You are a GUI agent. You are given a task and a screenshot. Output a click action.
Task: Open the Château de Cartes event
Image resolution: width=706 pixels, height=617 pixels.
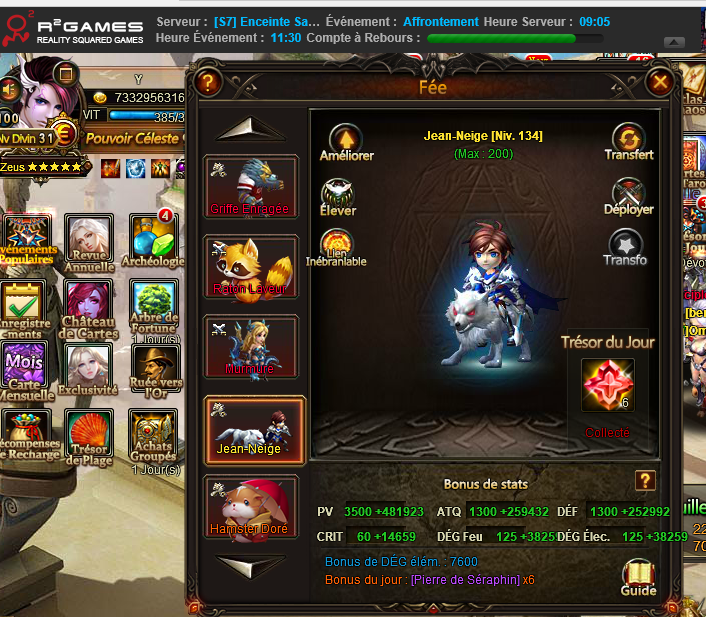click(x=89, y=305)
